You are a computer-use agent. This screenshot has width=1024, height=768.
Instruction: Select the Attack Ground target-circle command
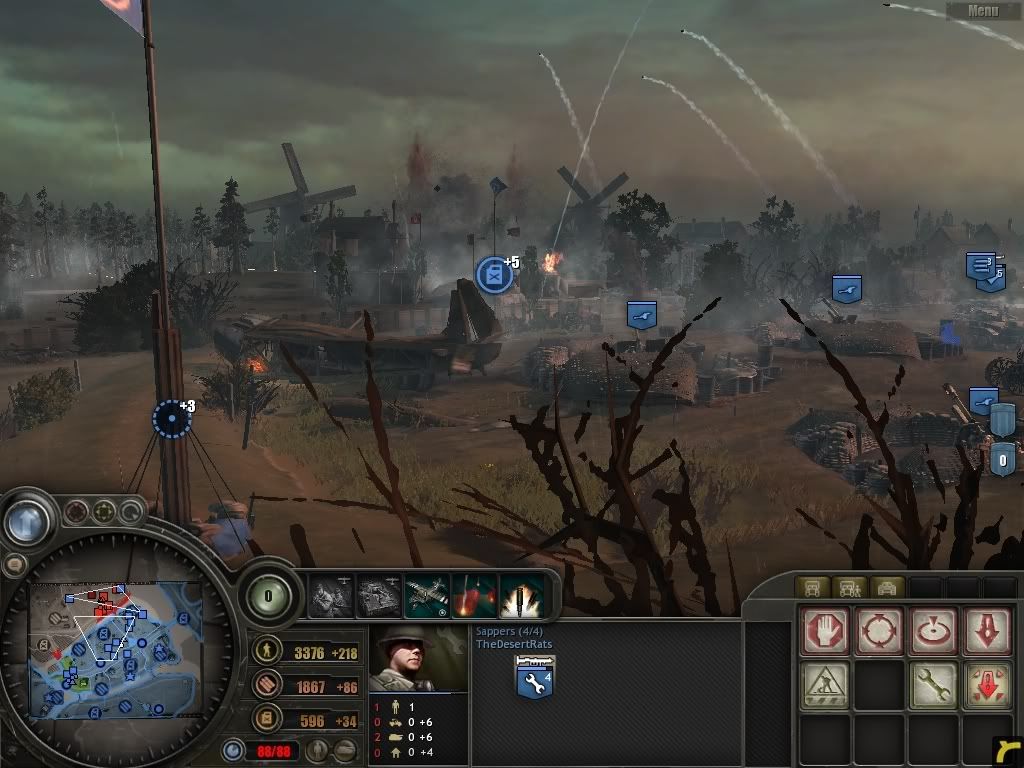point(933,632)
